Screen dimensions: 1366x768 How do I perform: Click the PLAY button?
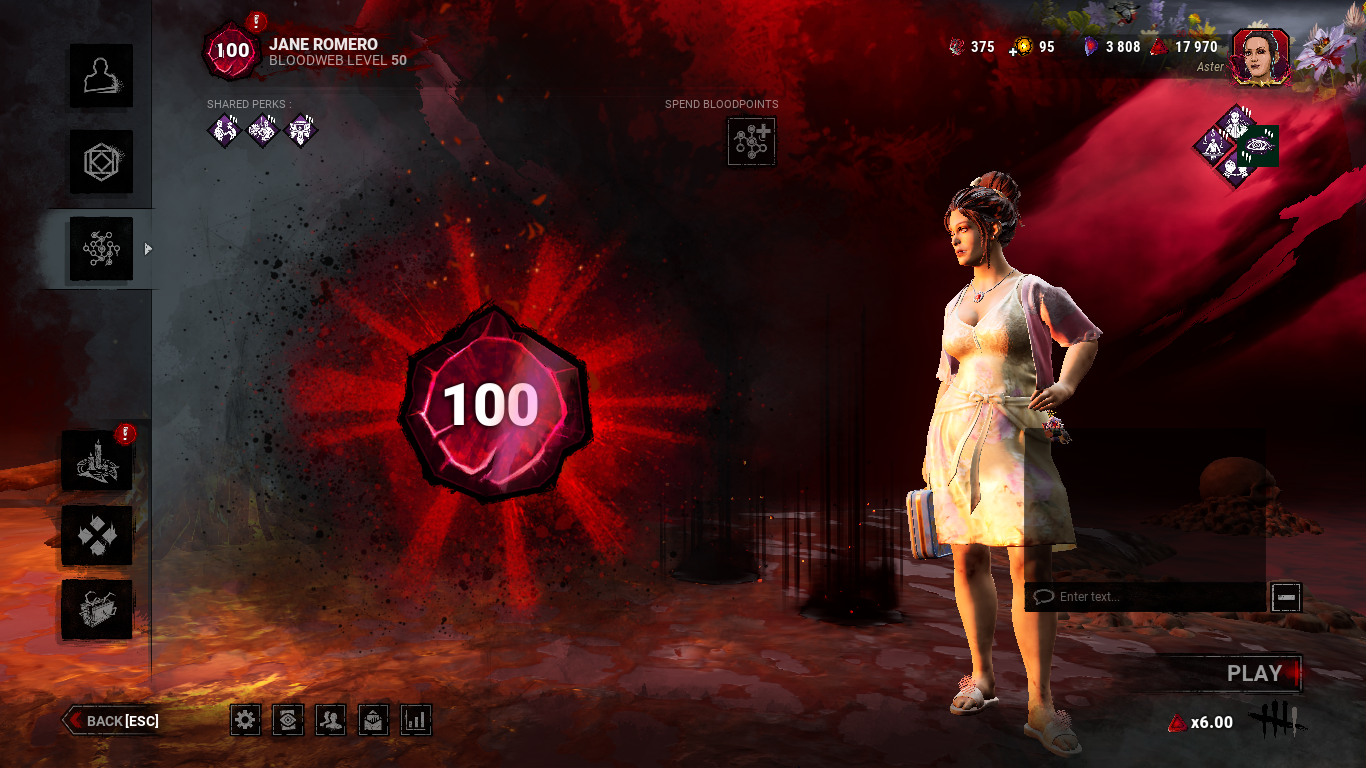[1254, 674]
